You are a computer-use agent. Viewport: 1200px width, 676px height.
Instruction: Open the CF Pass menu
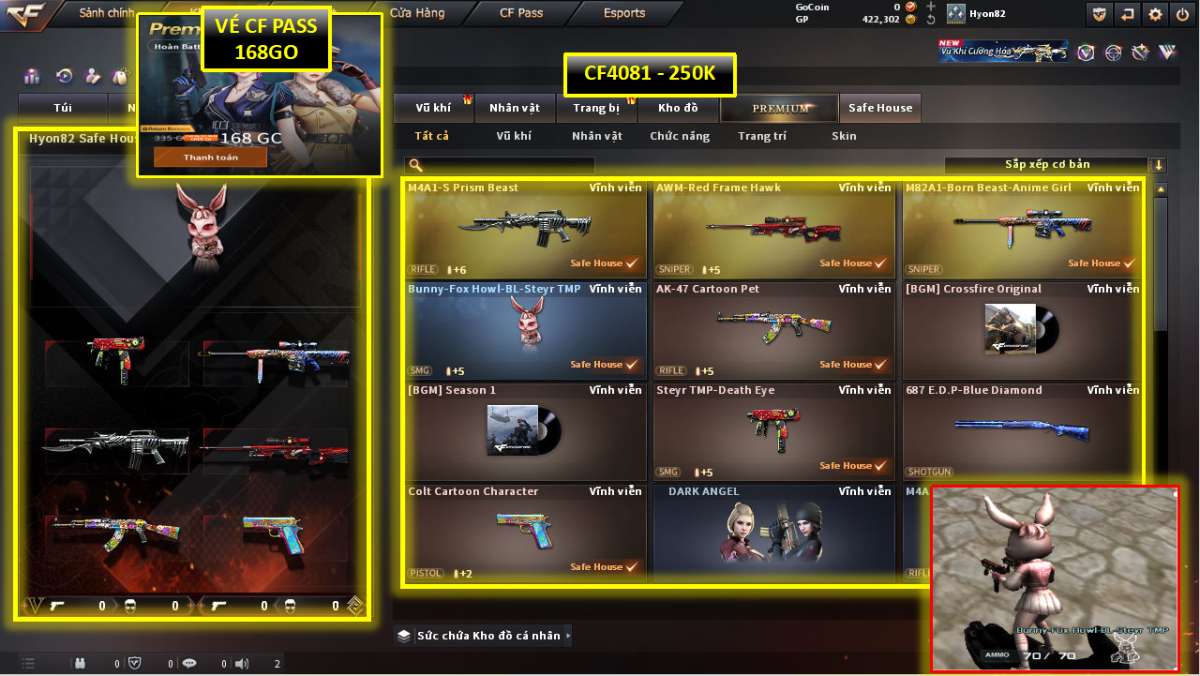521,14
